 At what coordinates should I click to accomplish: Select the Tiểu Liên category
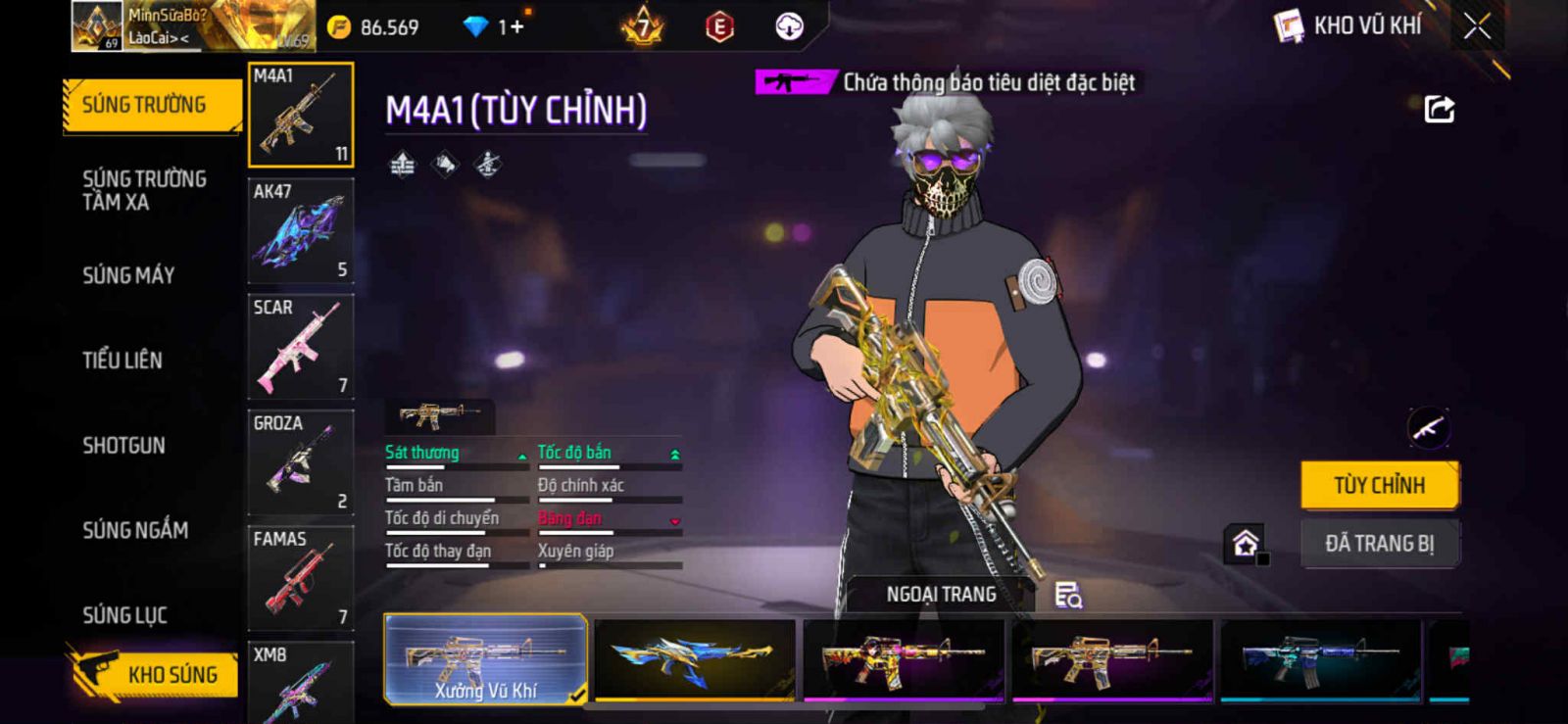[122, 361]
